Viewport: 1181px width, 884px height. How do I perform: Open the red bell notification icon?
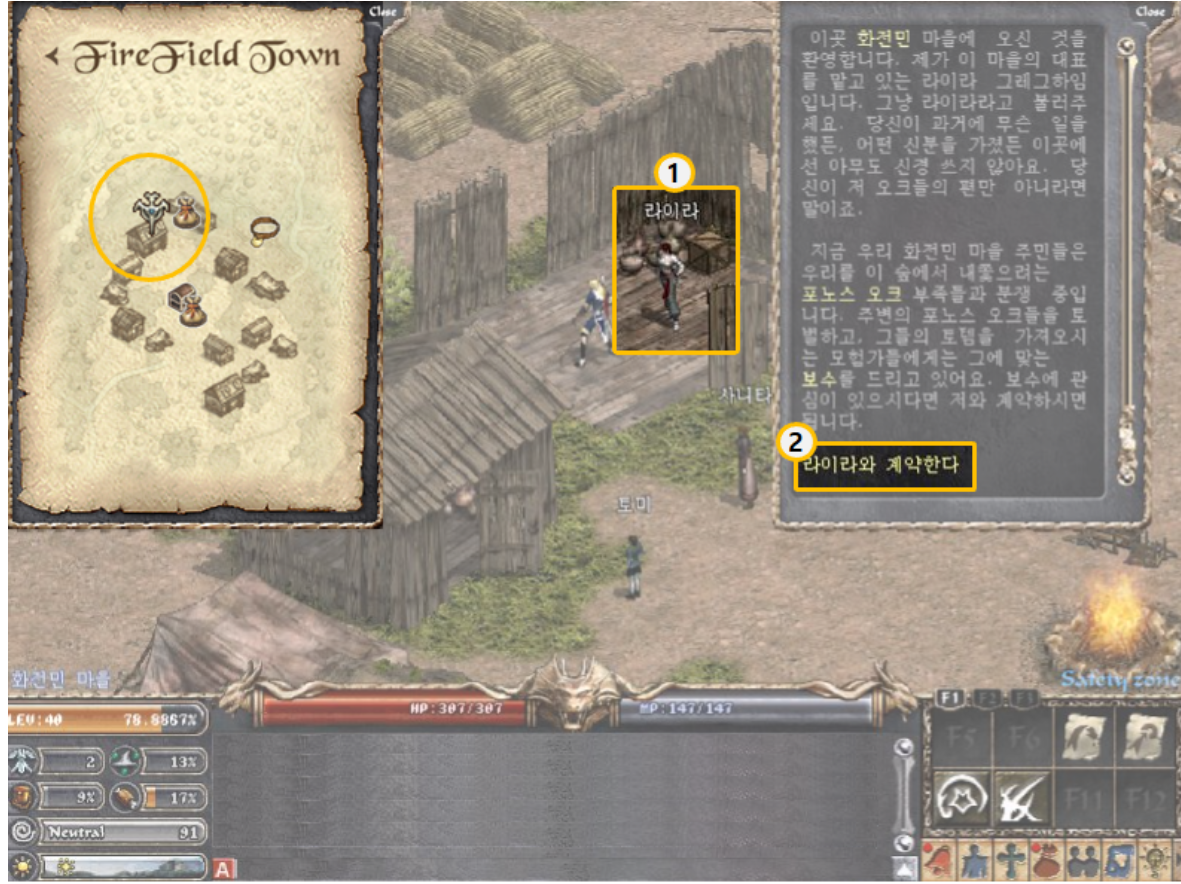pos(939,862)
